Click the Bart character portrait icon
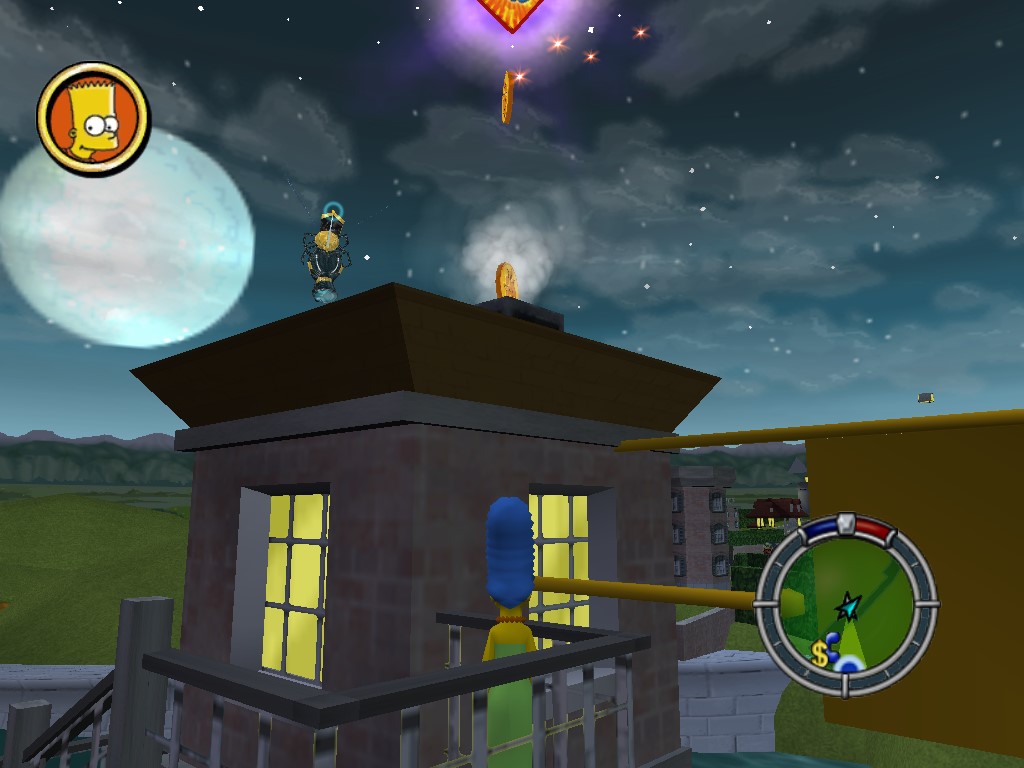 click(93, 119)
